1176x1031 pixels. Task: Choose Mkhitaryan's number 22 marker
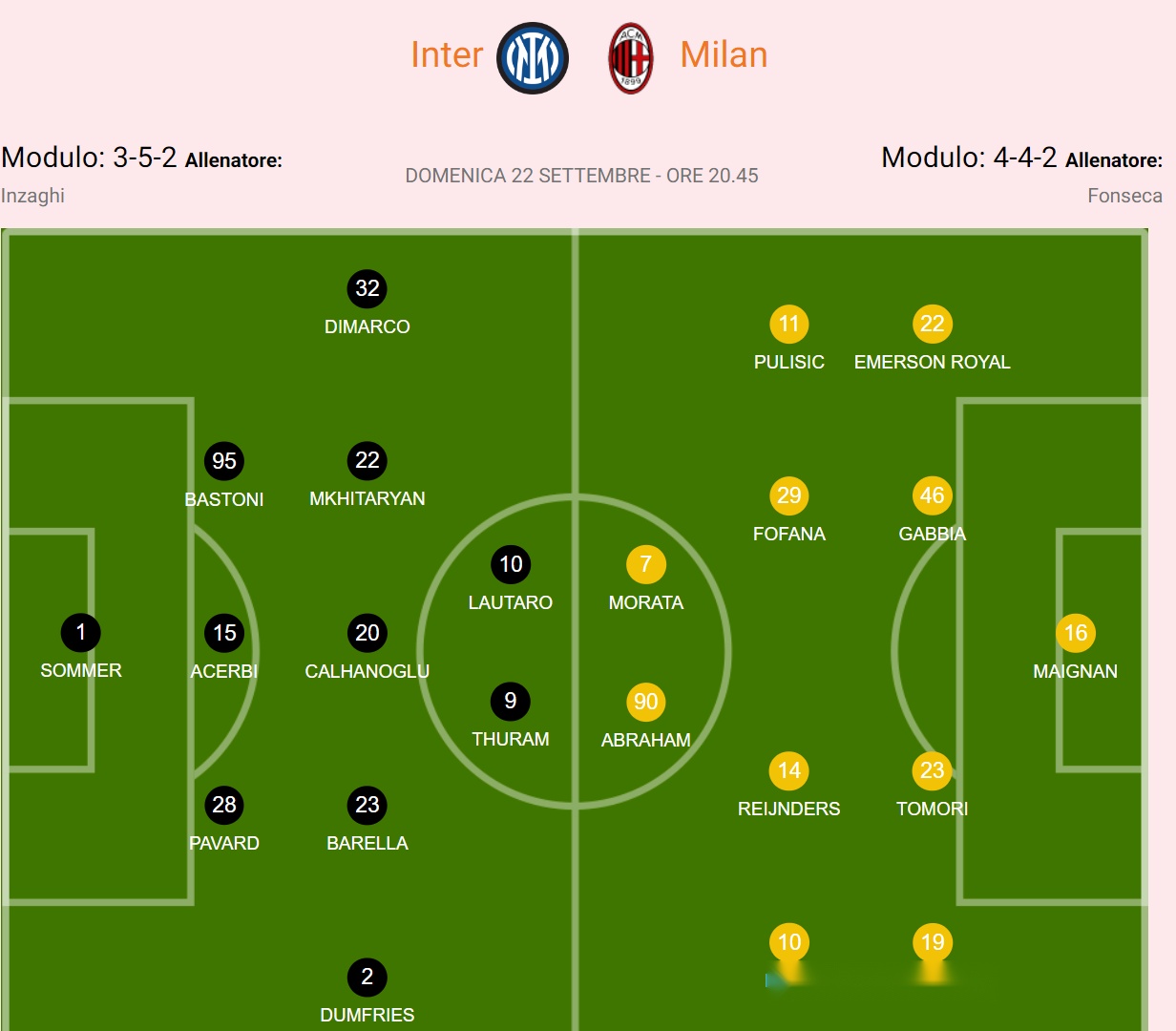(x=367, y=460)
